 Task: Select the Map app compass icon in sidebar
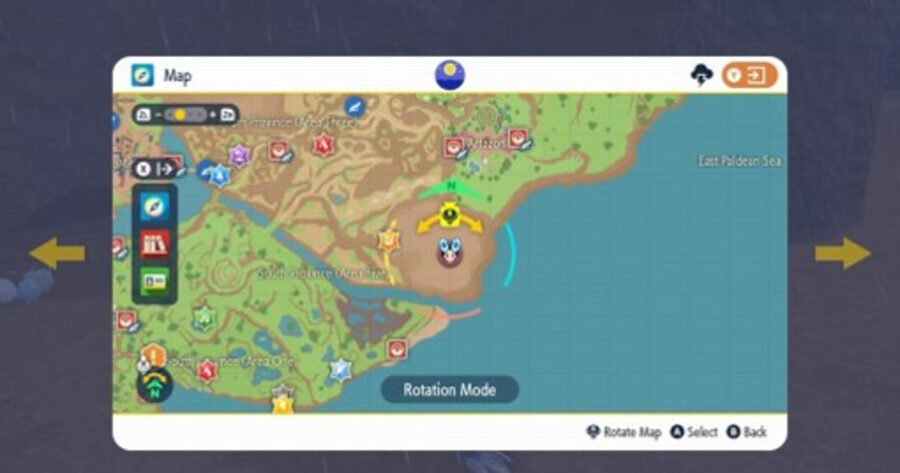pos(155,207)
